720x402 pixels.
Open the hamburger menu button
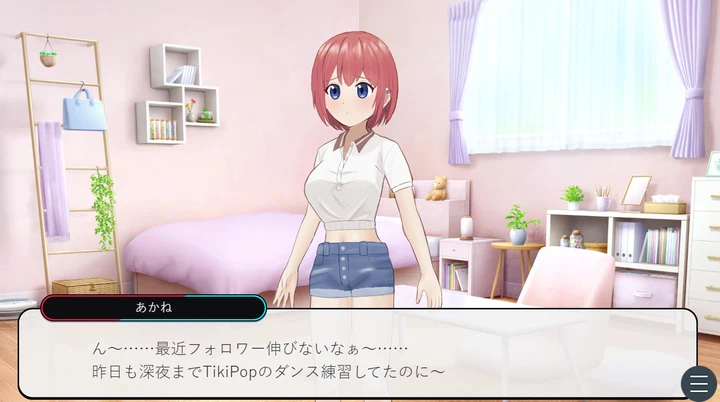click(698, 383)
